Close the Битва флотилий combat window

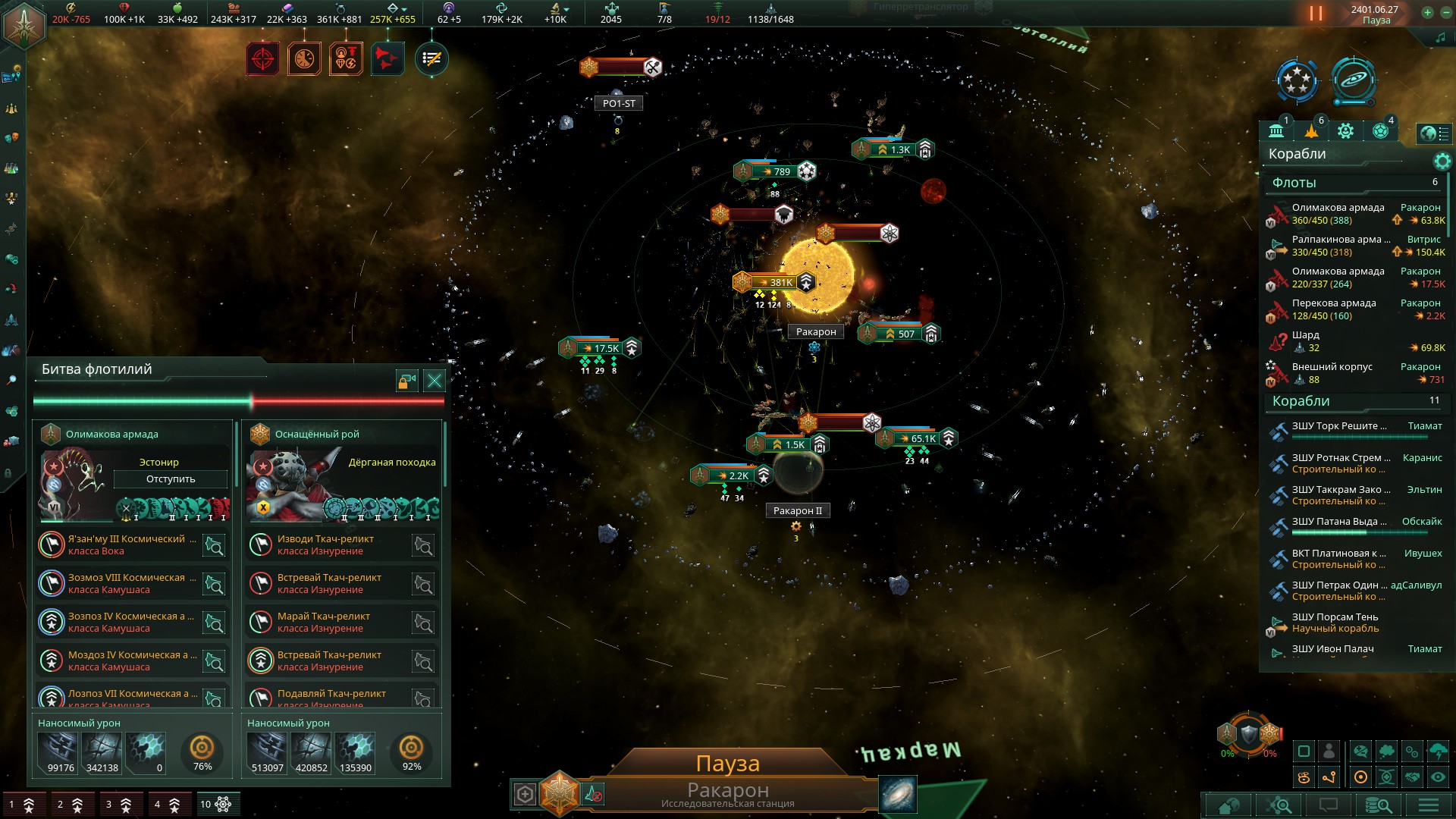tap(435, 381)
